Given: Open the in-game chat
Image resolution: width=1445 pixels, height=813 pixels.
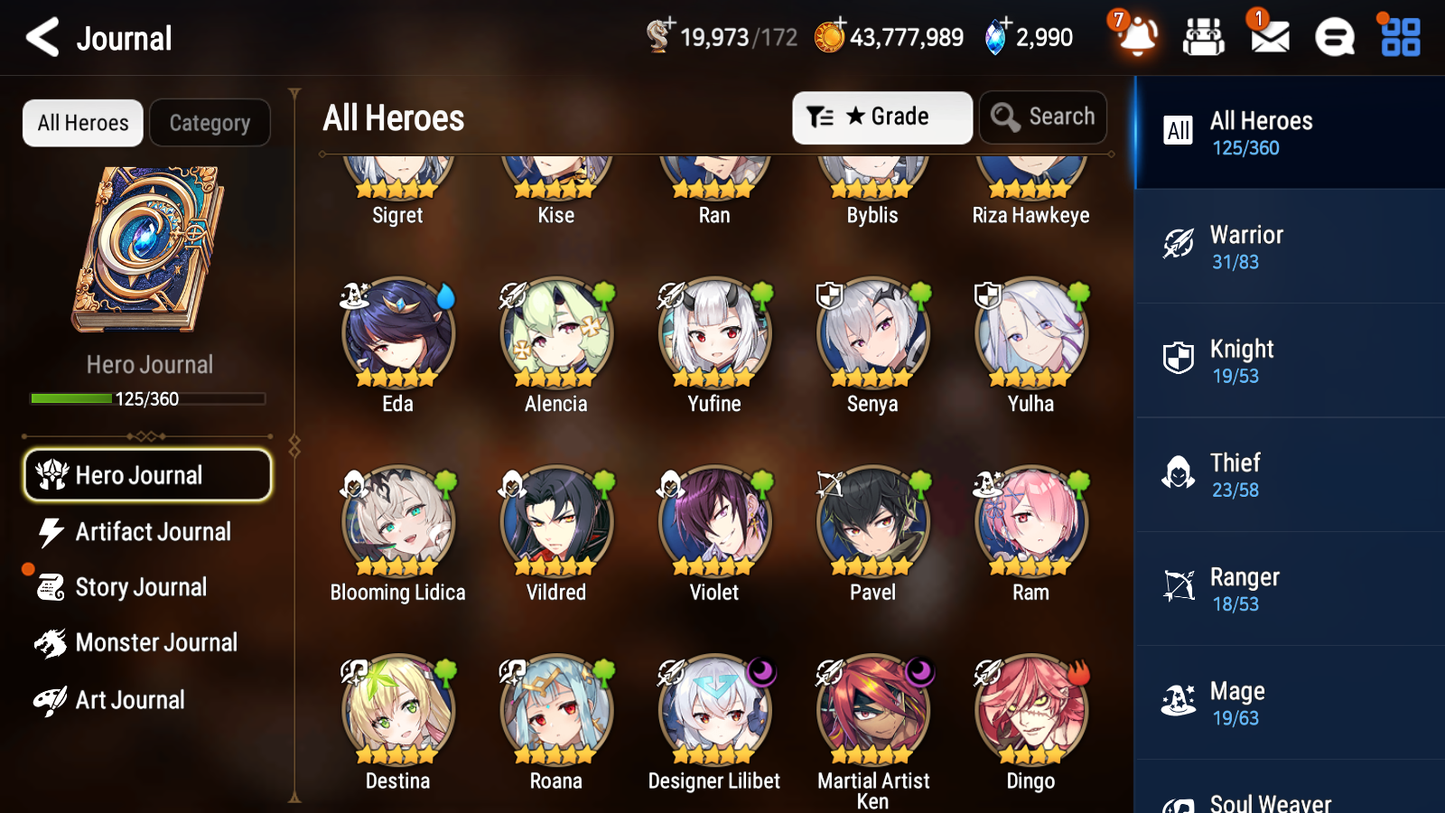Looking at the screenshot, I should click(1334, 37).
